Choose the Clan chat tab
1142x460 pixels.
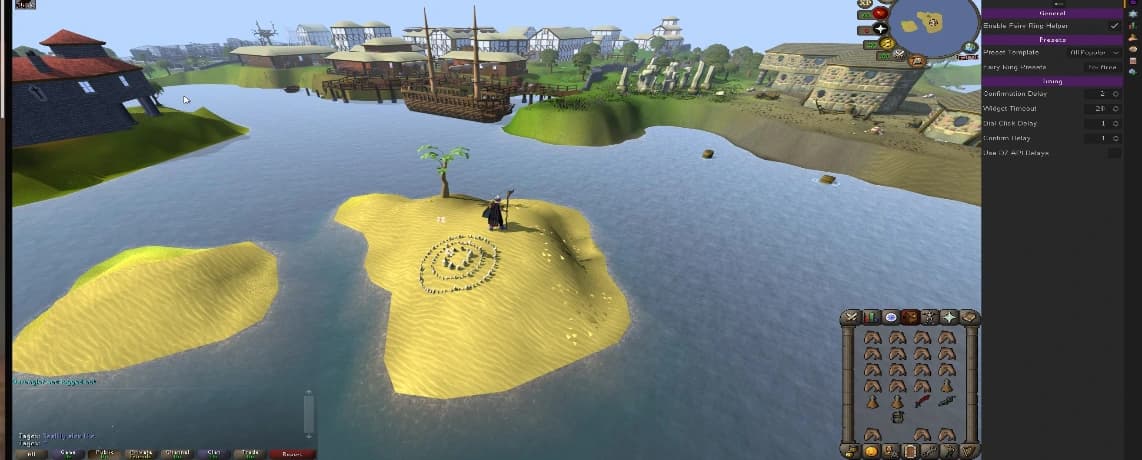coord(213,453)
